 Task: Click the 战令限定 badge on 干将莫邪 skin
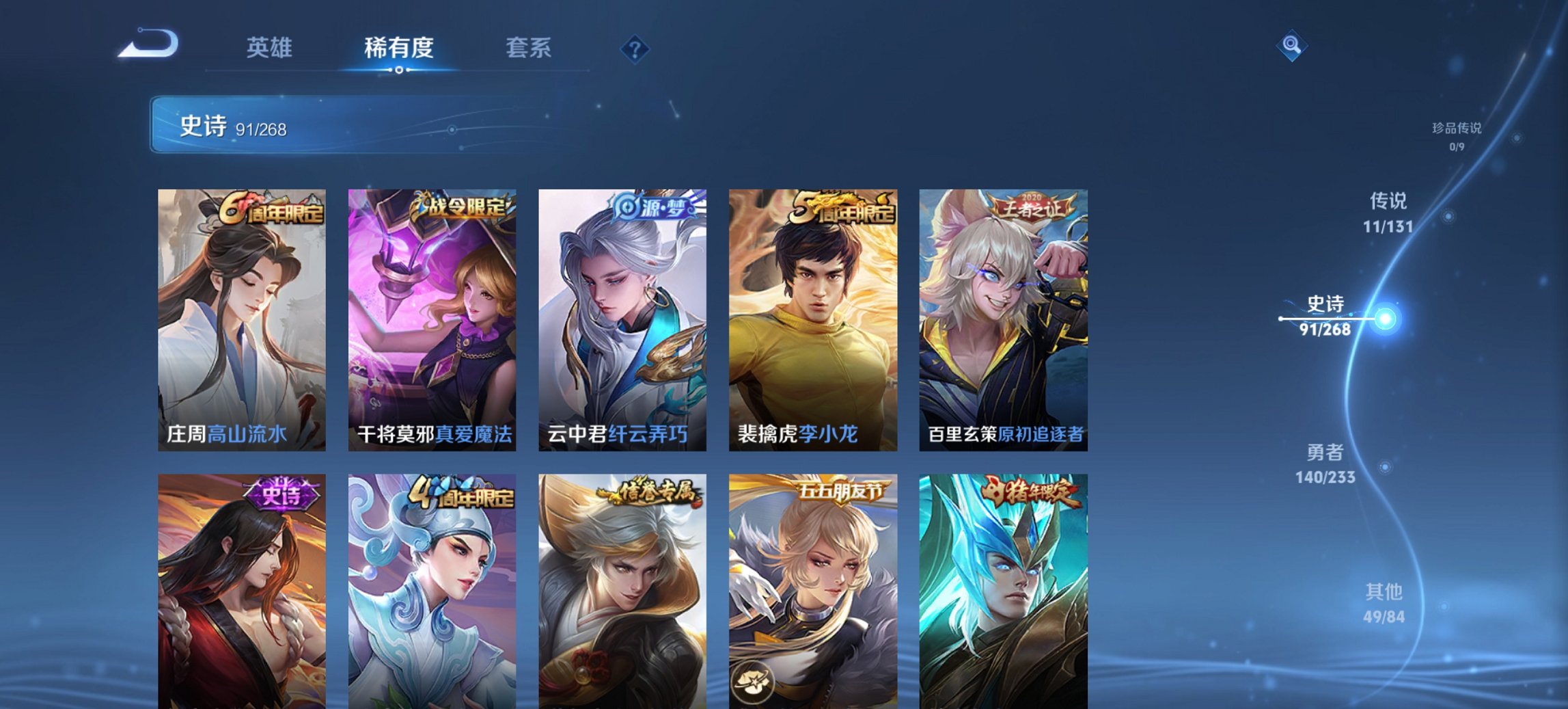(x=461, y=206)
